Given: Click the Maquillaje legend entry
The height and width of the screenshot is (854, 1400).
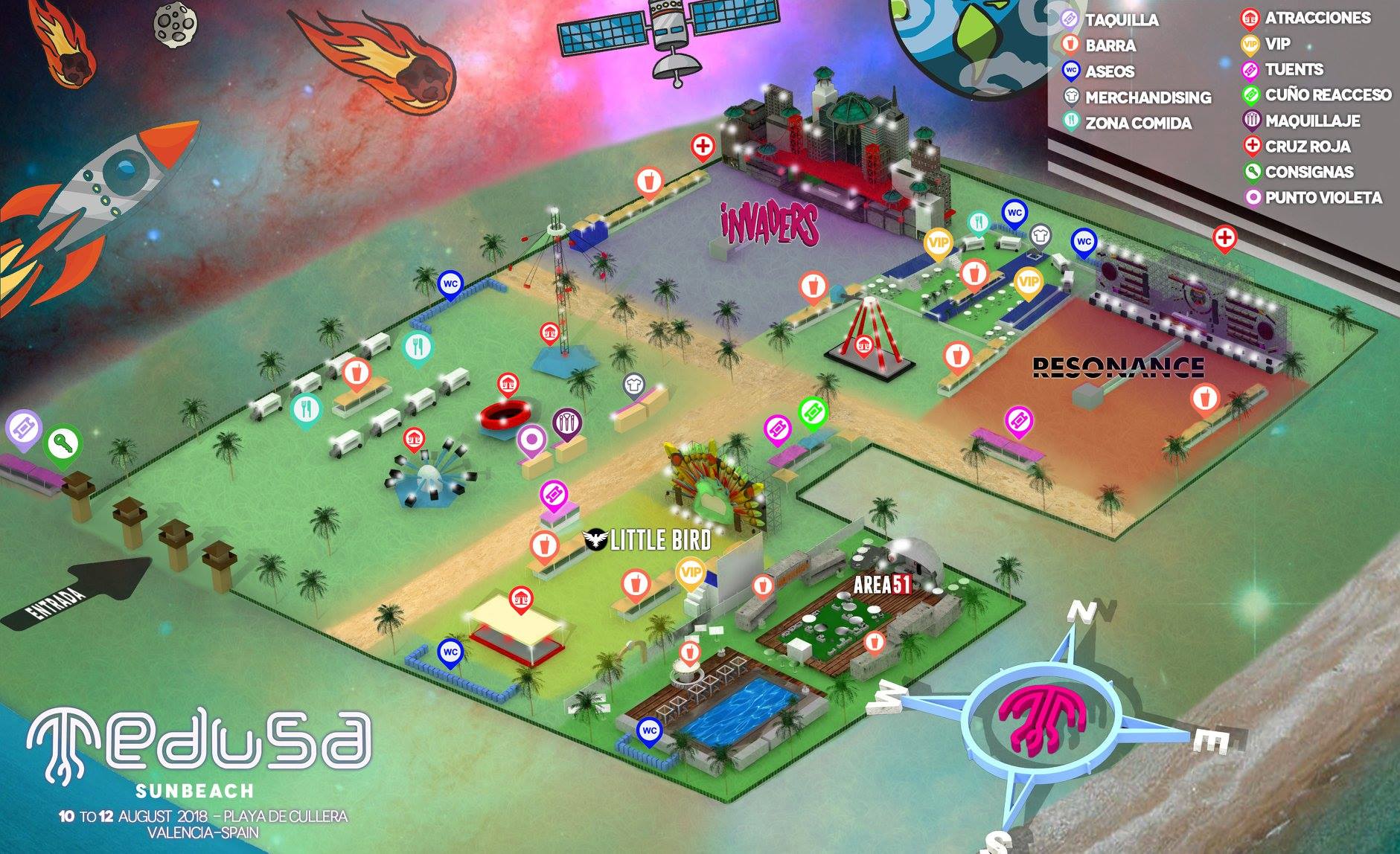Looking at the screenshot, I should (x=1312, y=121).
